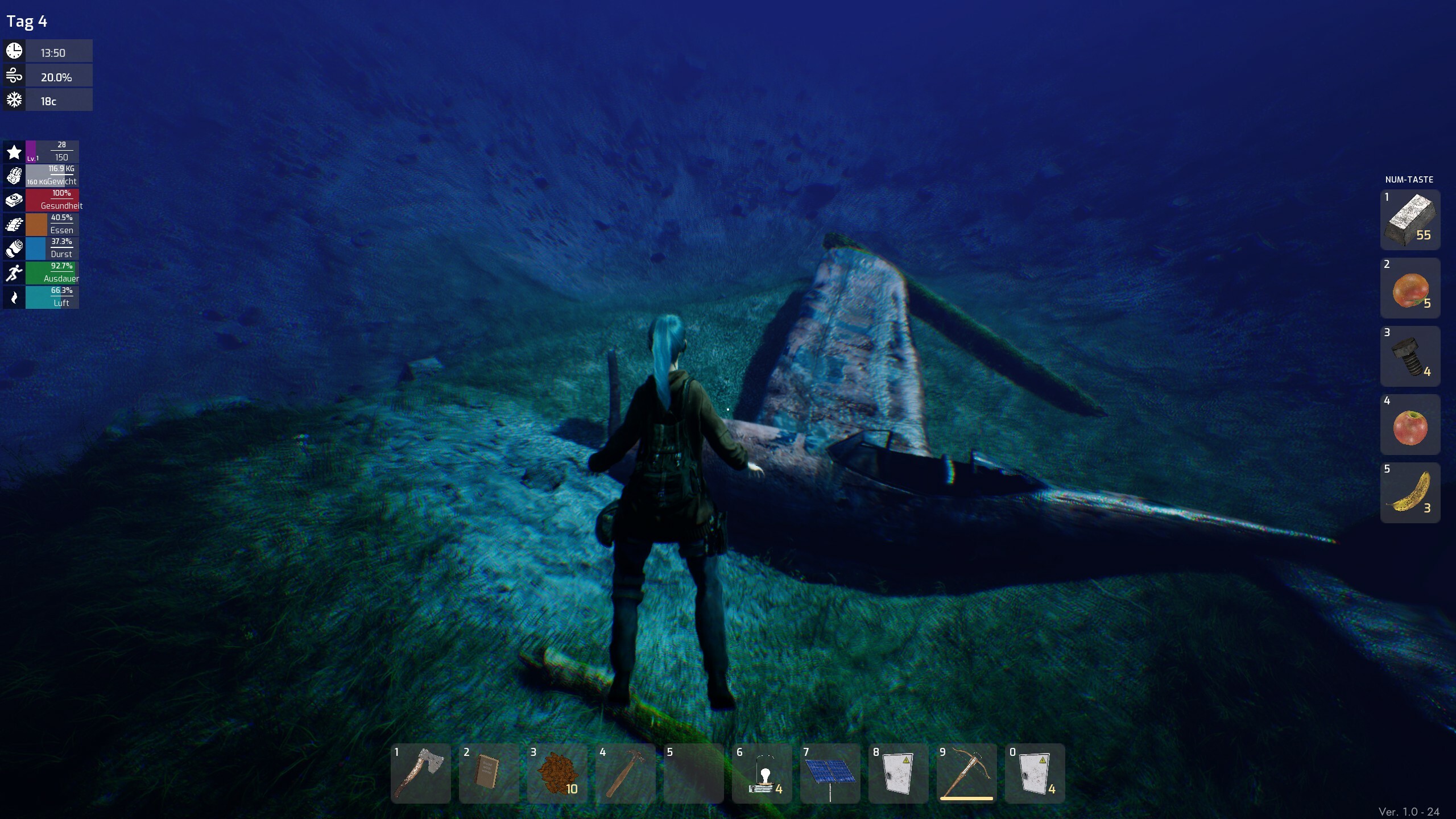Eat the red apple in quick slot 4
This screenshot has width=1456, height=819.
coord(1410,424)
